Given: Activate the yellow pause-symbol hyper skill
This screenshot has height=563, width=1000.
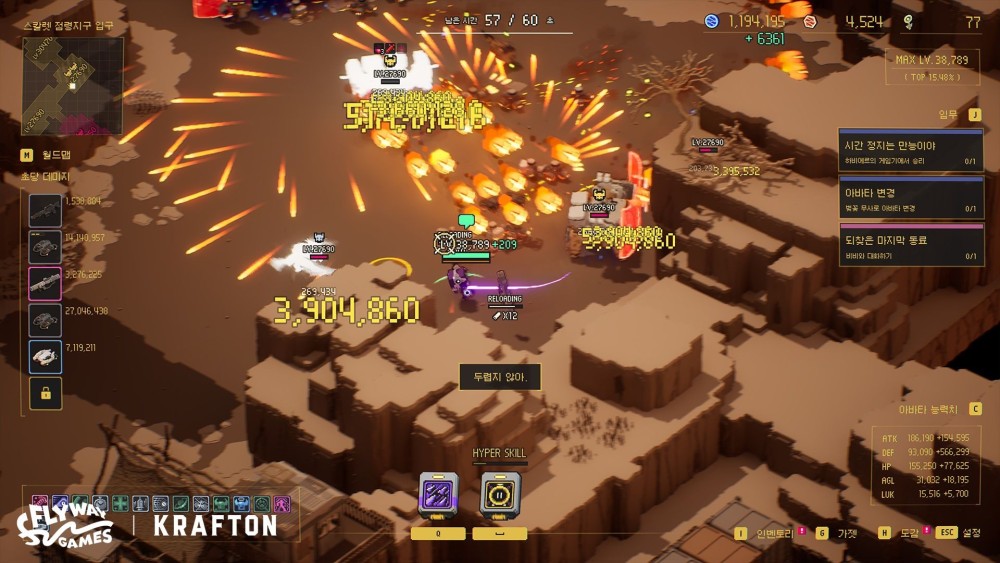Looking at the screenshot, I should 499,495.
